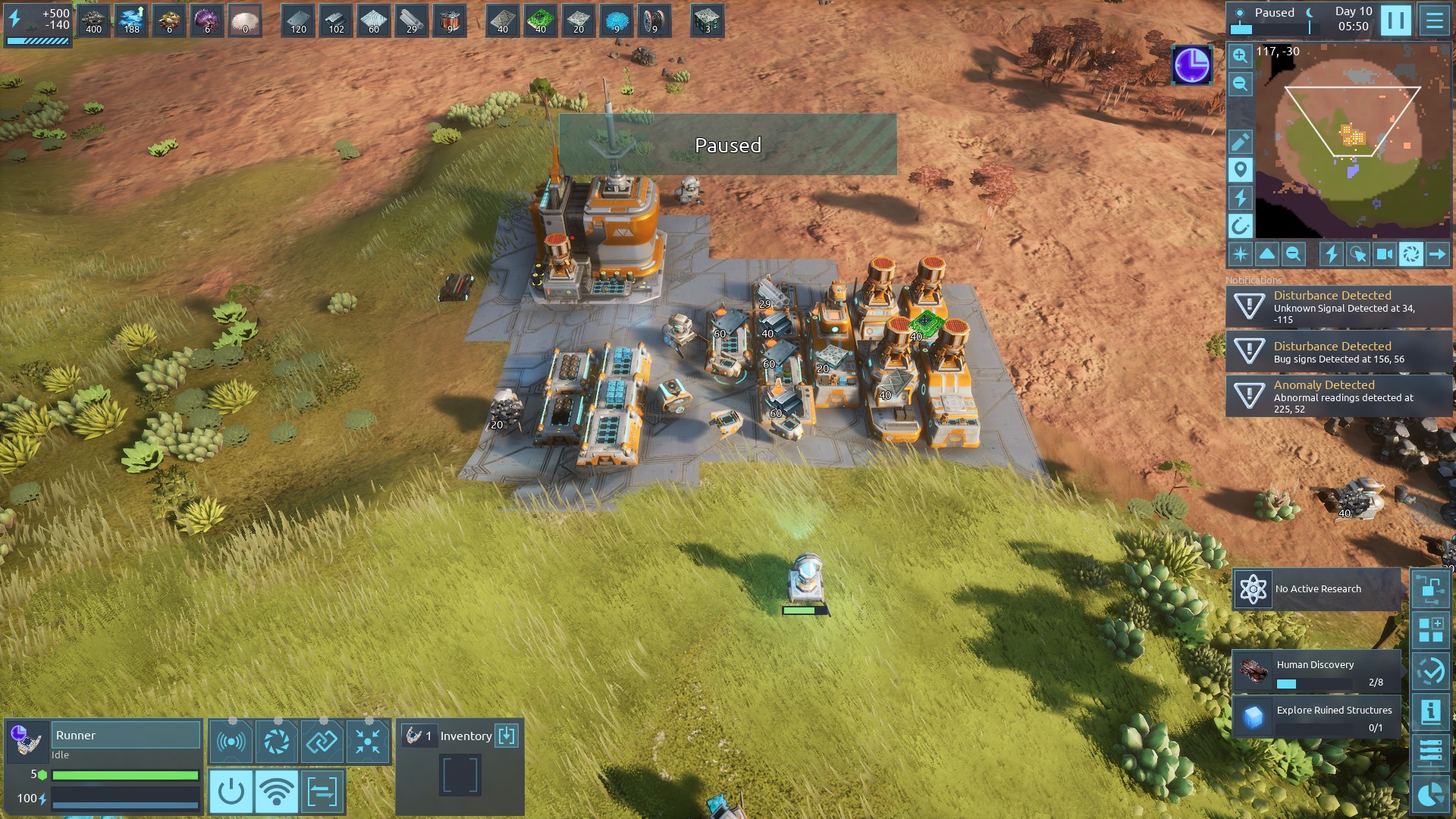Click the purple clock icon
This screenshot has height=819, width=1456.
pyautogui.click(x=1191, y=65)
